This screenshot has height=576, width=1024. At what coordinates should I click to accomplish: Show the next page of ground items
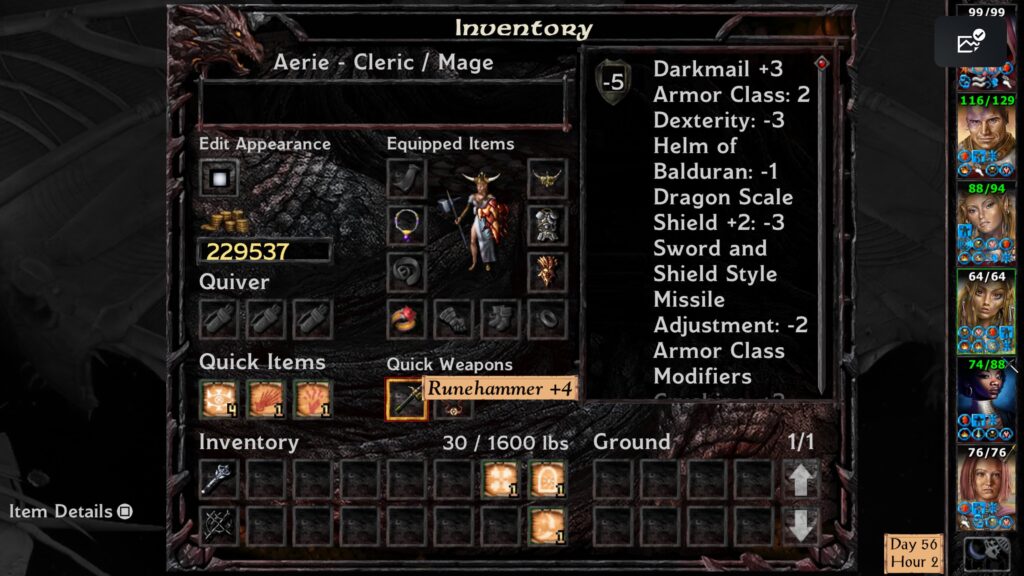click(800, 526)
